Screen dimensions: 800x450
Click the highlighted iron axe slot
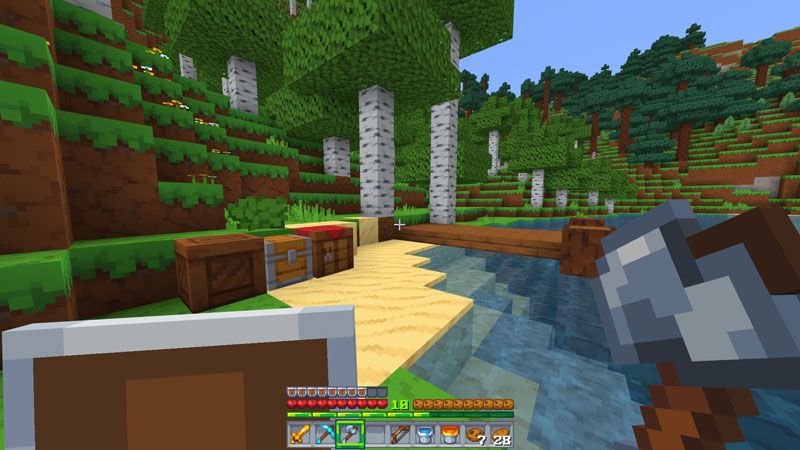click(350, 435)
